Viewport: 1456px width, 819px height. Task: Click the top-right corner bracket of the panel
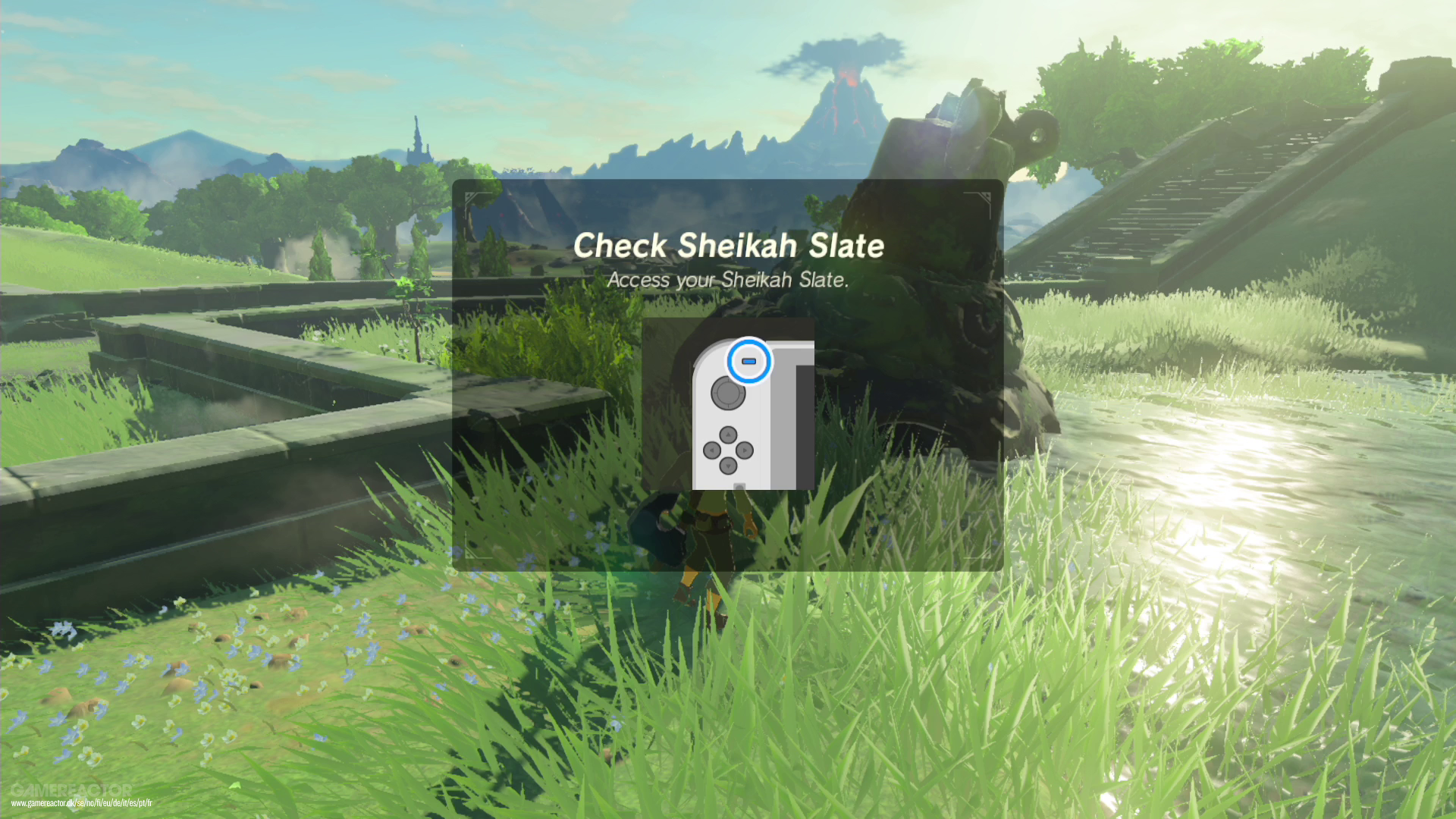pos(985,198)
